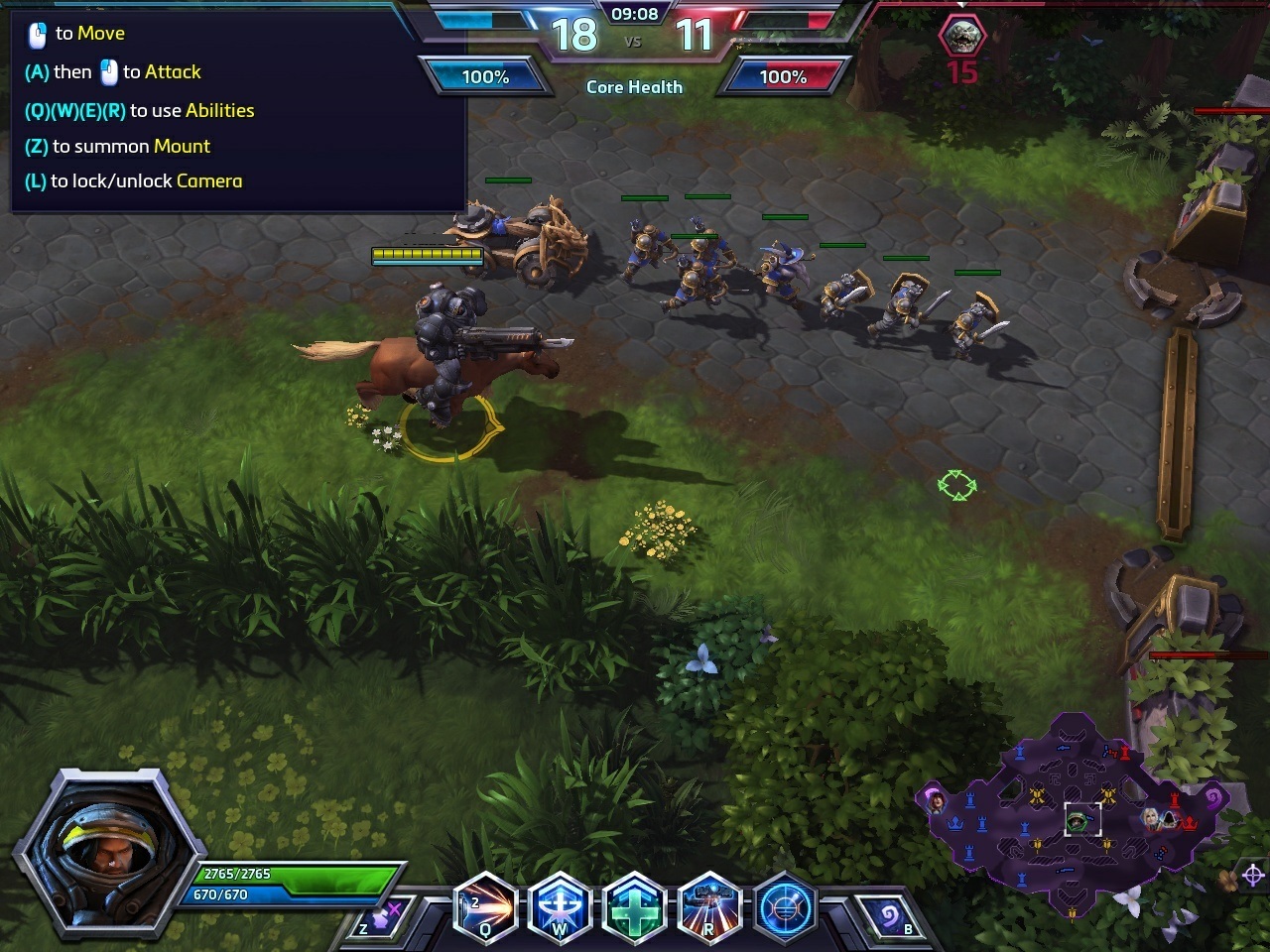Image resolution: width=1270 pixels, height=952 pixels.
Task: Cast the Hyperion heroic R ability
Action: coord(708,907)
